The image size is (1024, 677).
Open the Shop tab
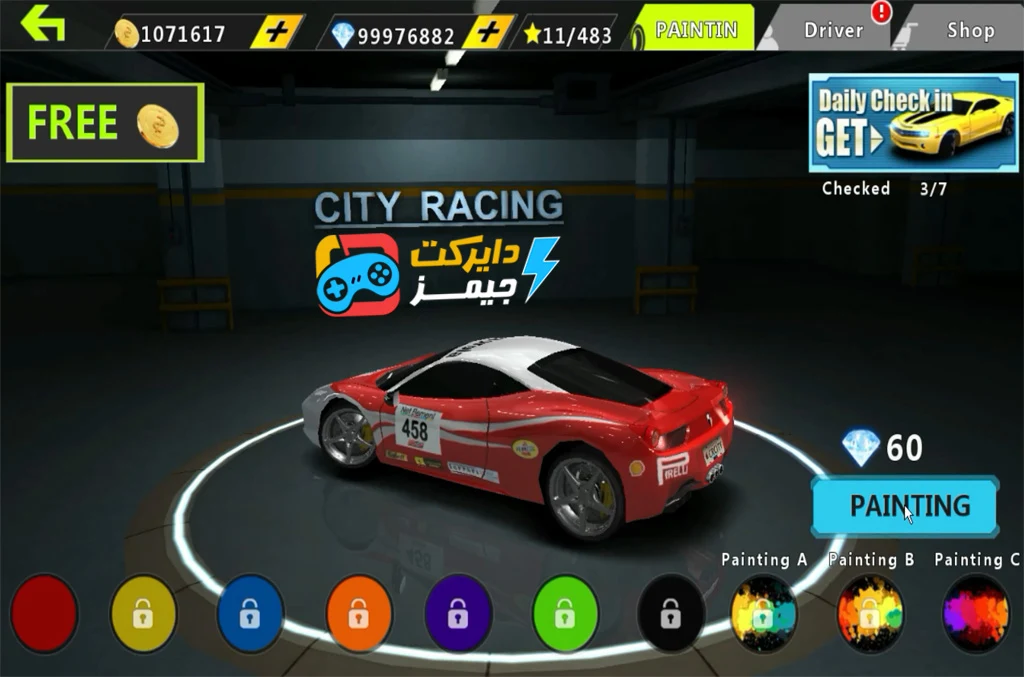pyautogui.click(x=970, y=30)
